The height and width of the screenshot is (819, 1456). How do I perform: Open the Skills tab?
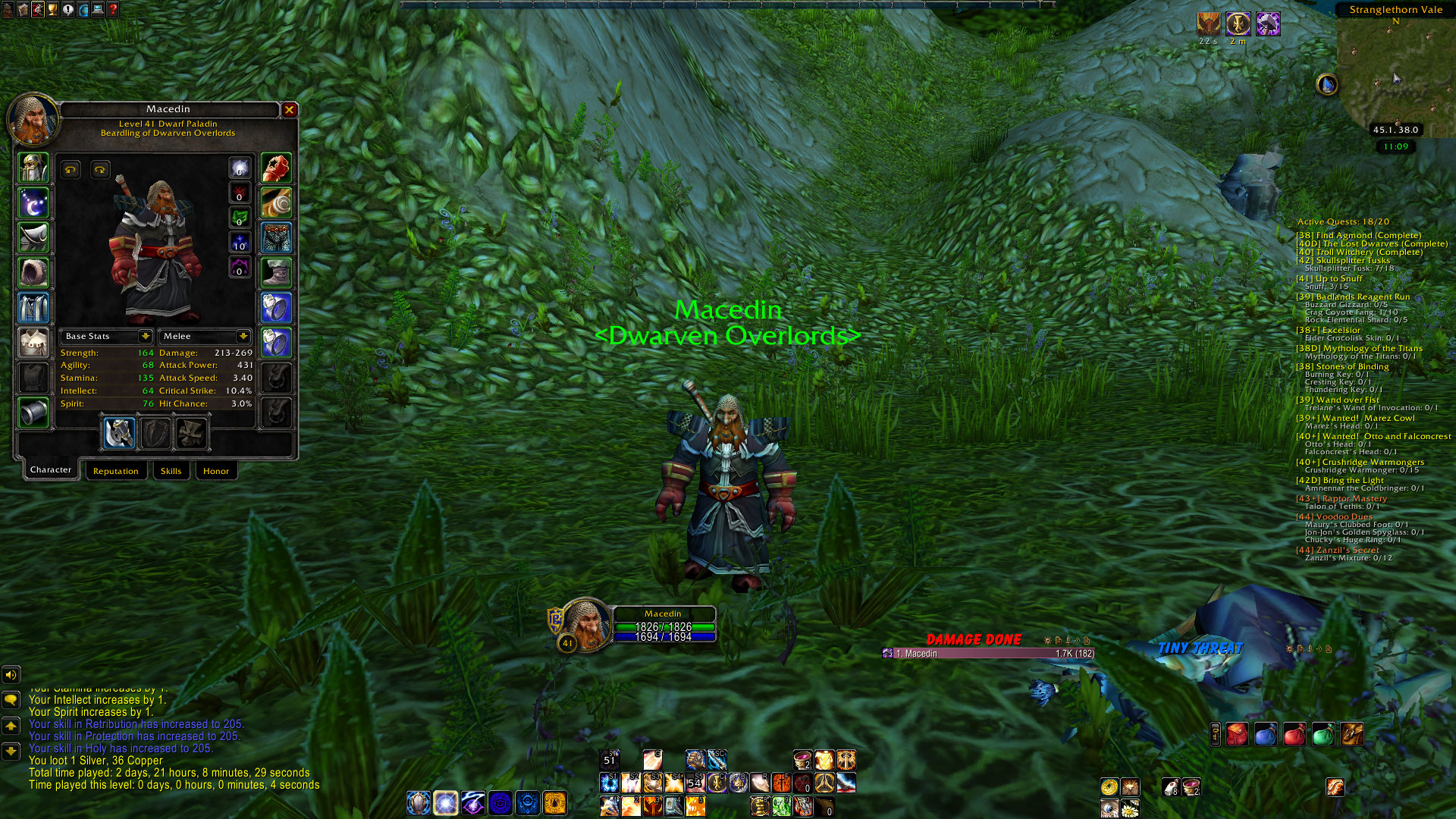click(171, 471)
